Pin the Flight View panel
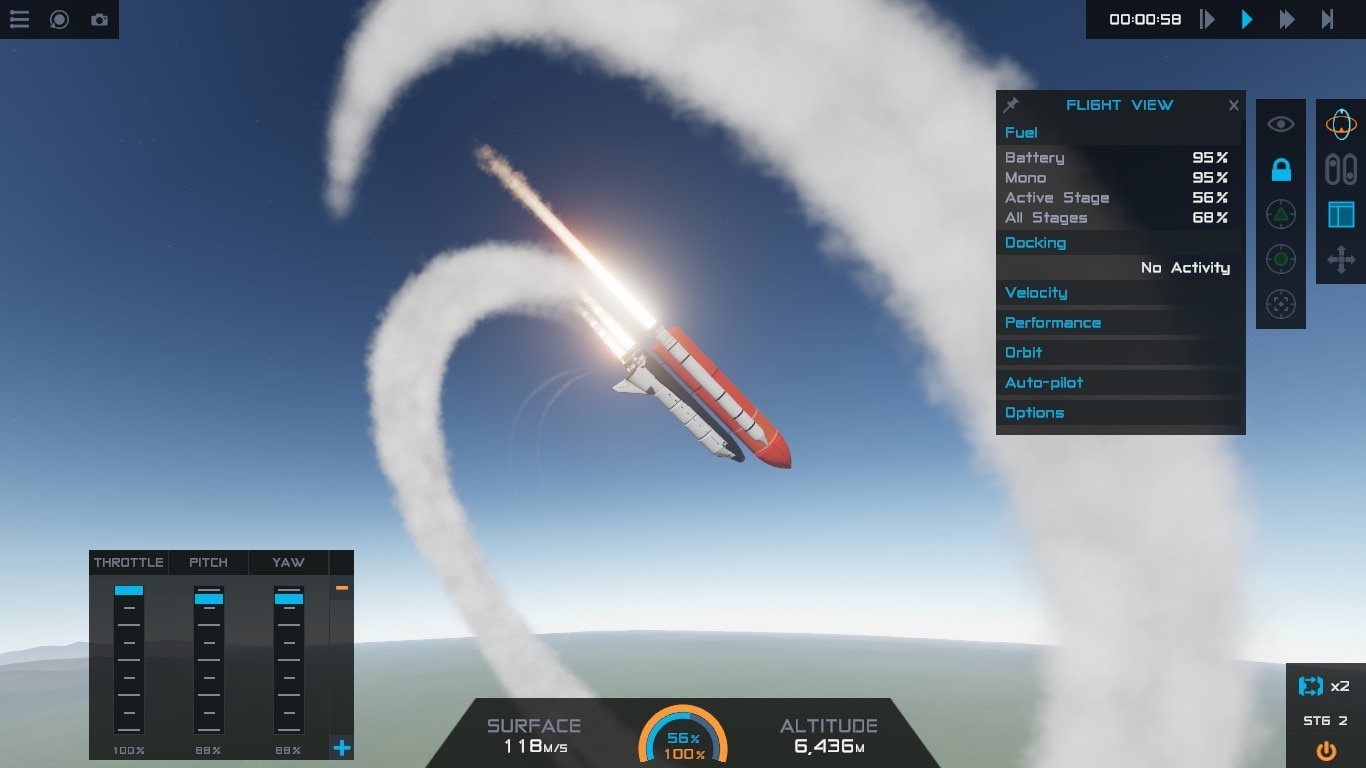This screenshot has height=768, width=1366. [x=1011, y=105]
